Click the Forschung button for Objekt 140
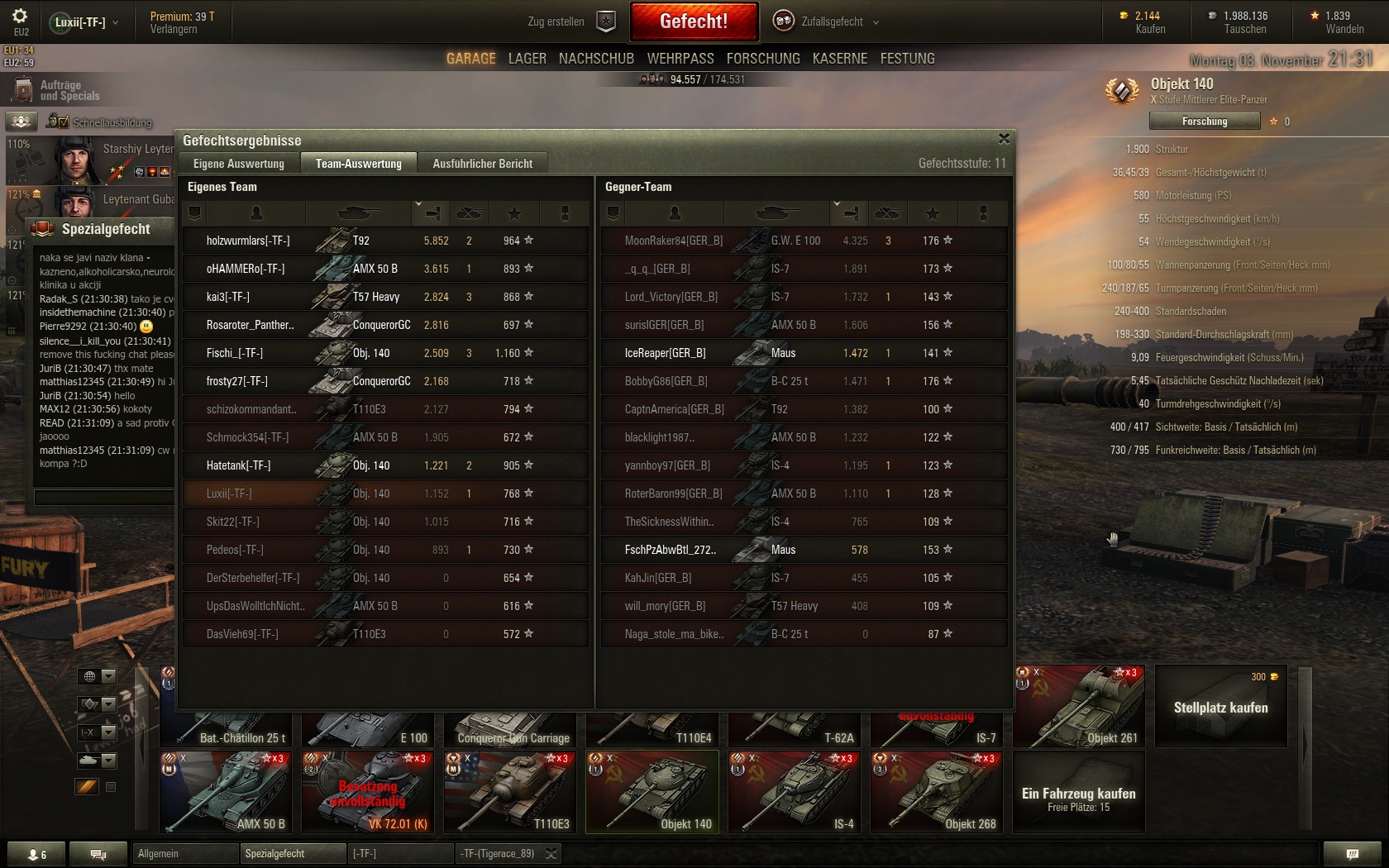Viewport: 1389px width, 868px height. pos(1204,122)
